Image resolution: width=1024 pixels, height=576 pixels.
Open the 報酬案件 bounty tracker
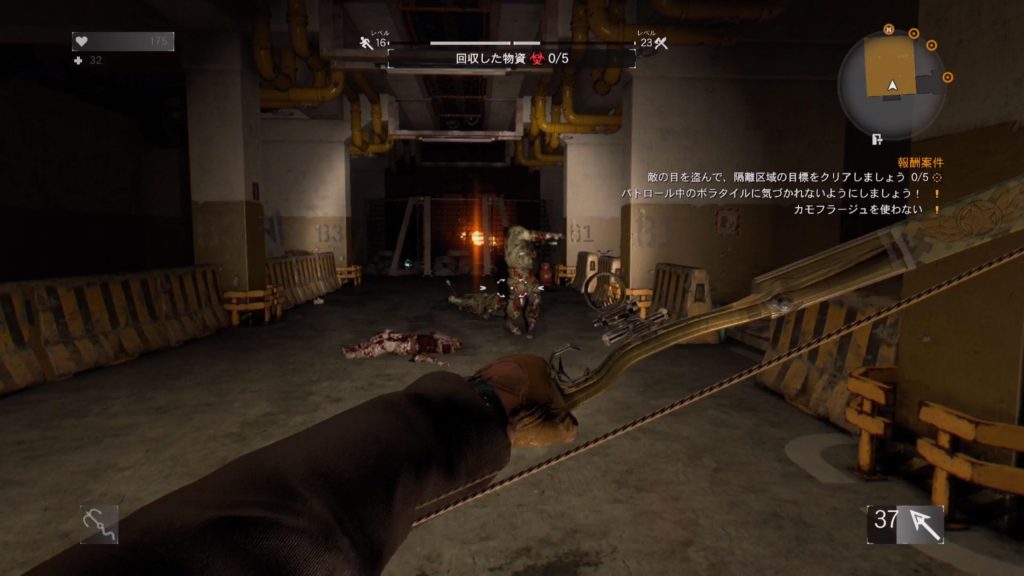click(920, 162)
